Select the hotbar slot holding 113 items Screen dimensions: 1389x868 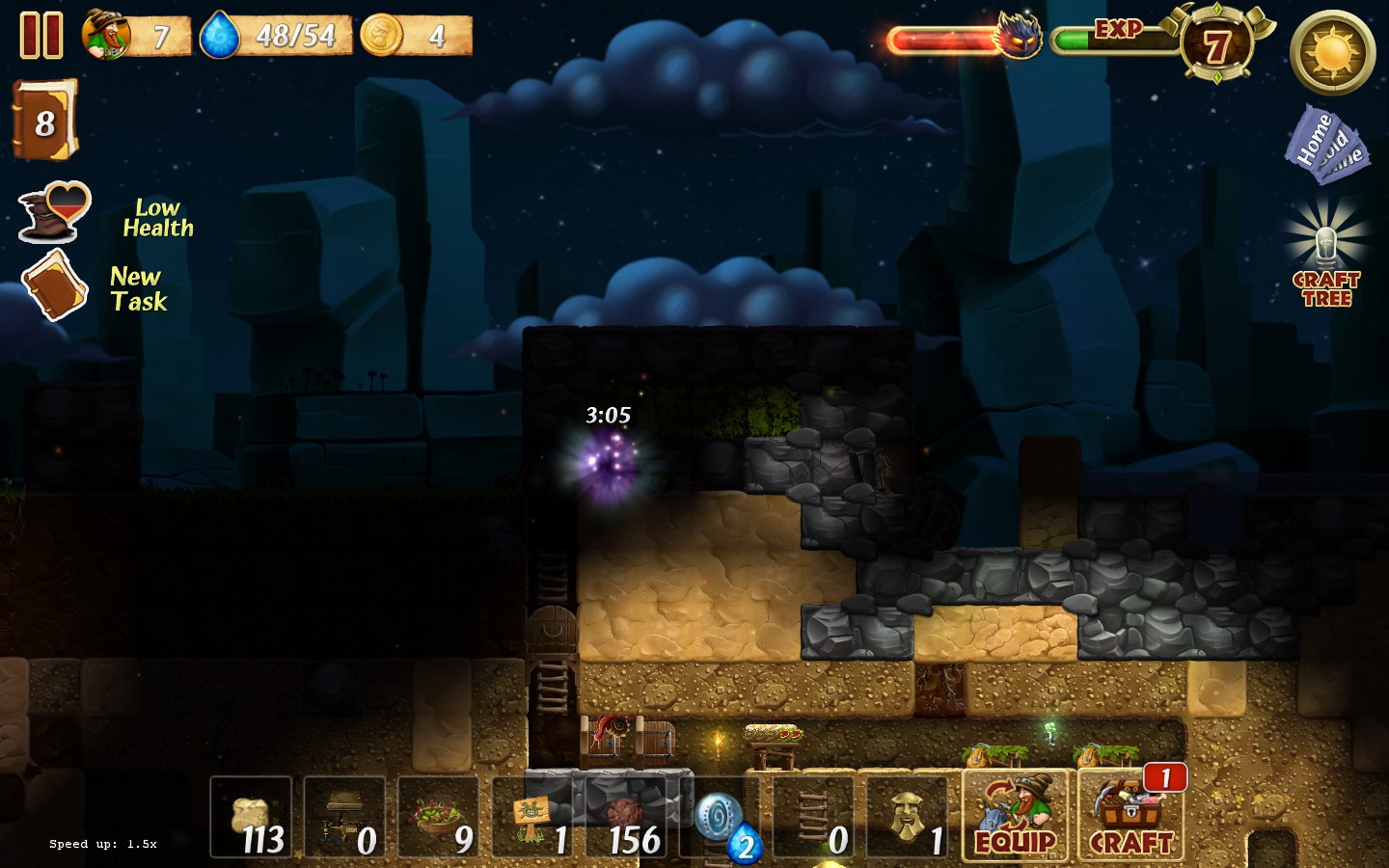tap(251, 817)
